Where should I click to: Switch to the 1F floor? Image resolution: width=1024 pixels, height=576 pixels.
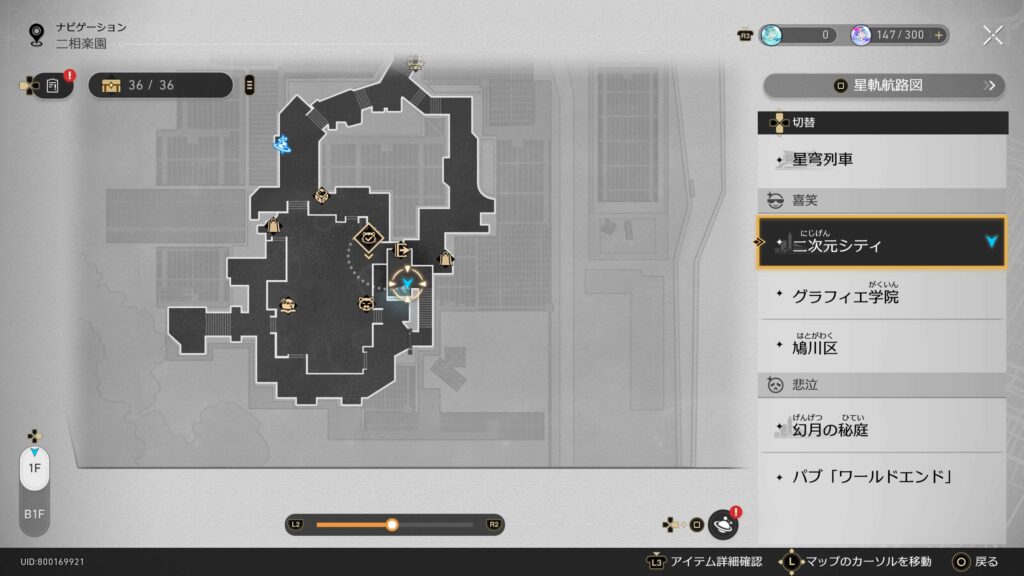click(34, 468)
